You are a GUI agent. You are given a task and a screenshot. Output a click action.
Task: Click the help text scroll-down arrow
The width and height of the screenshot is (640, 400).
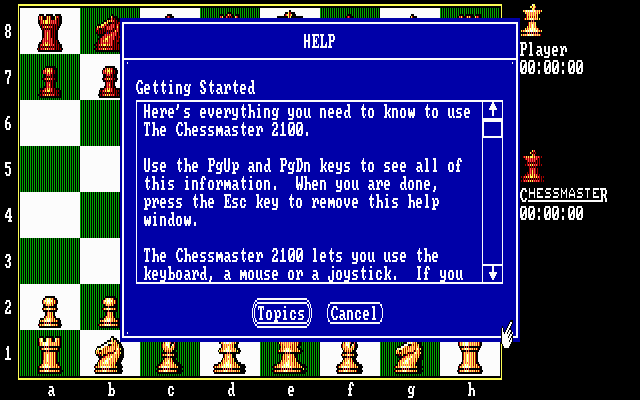pyautogui.click(x=492, y=272)
